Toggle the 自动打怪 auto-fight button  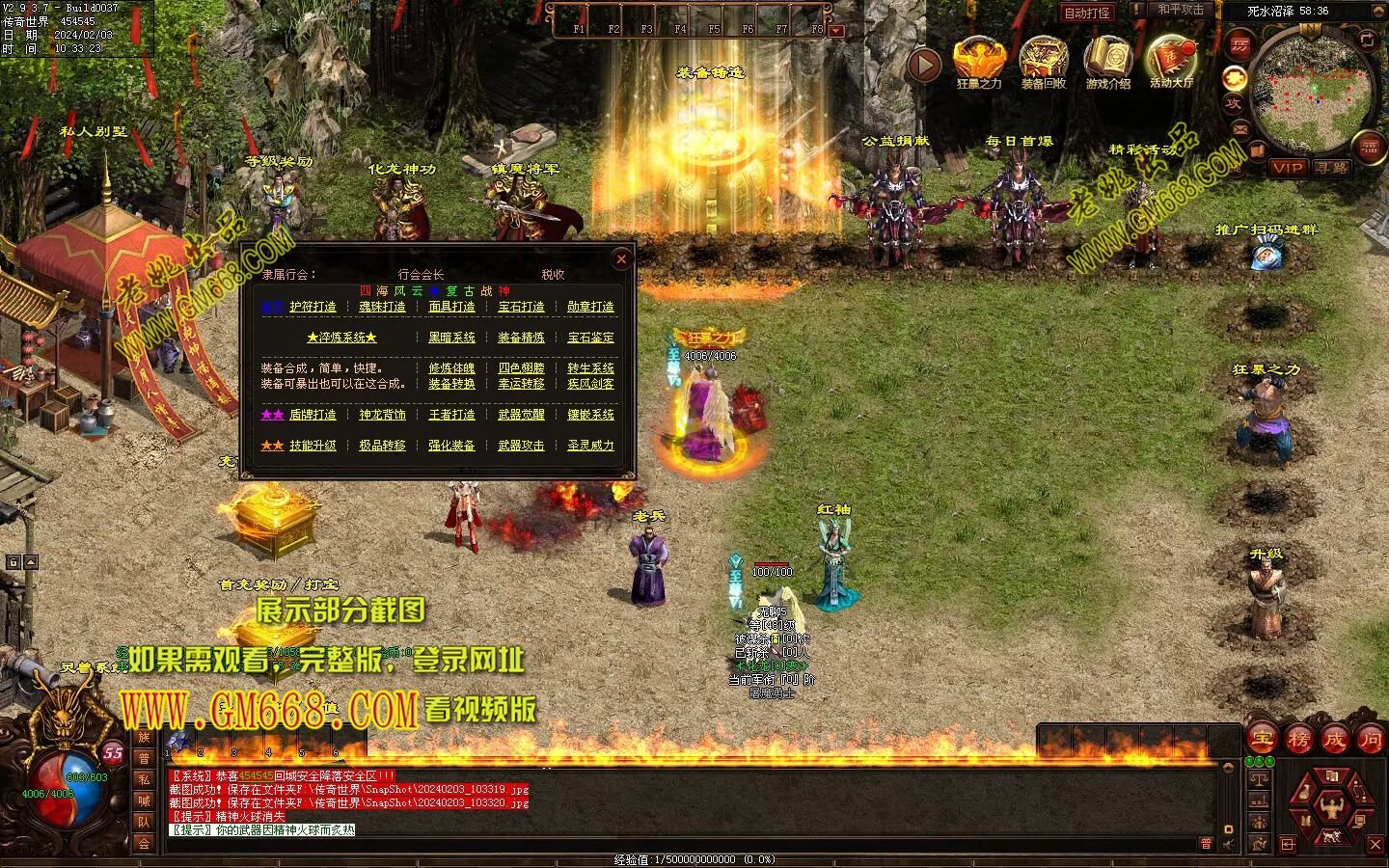tap(1087, 13)
